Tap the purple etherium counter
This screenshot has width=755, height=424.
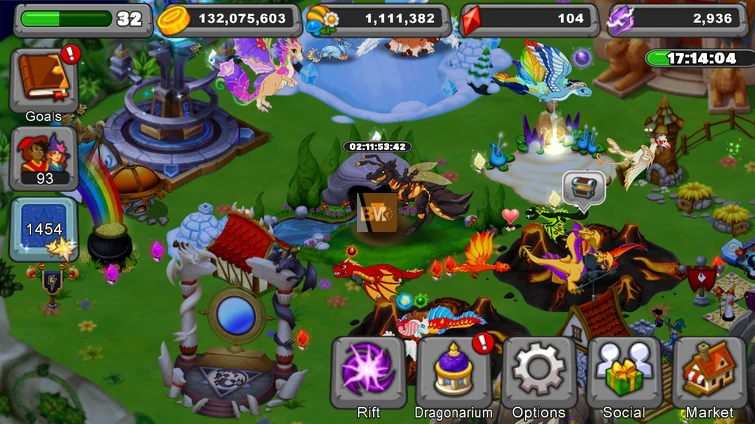[678, 19]
